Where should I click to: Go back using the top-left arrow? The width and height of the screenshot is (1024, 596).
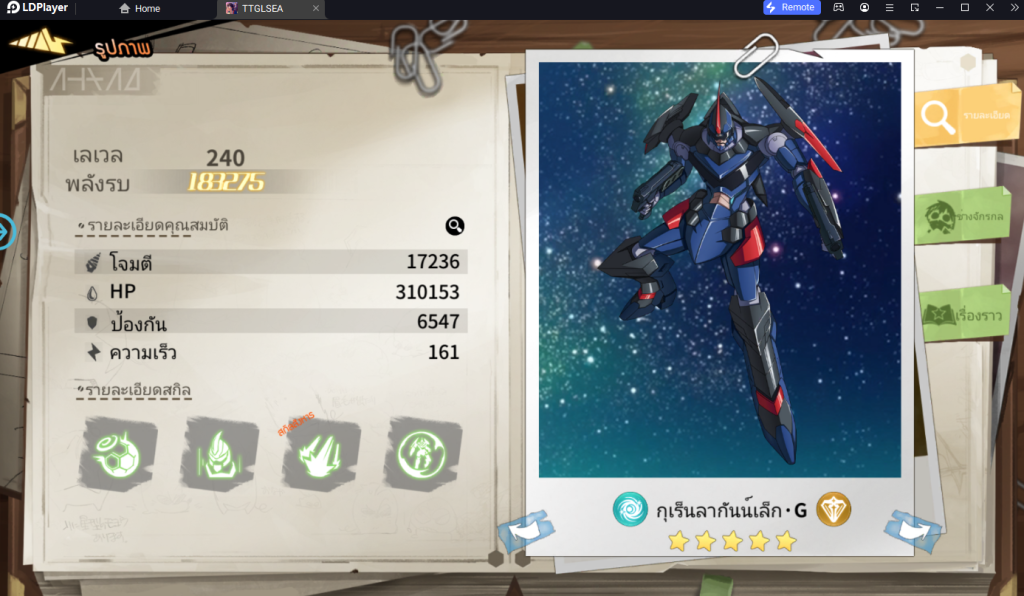click(40, 42)
